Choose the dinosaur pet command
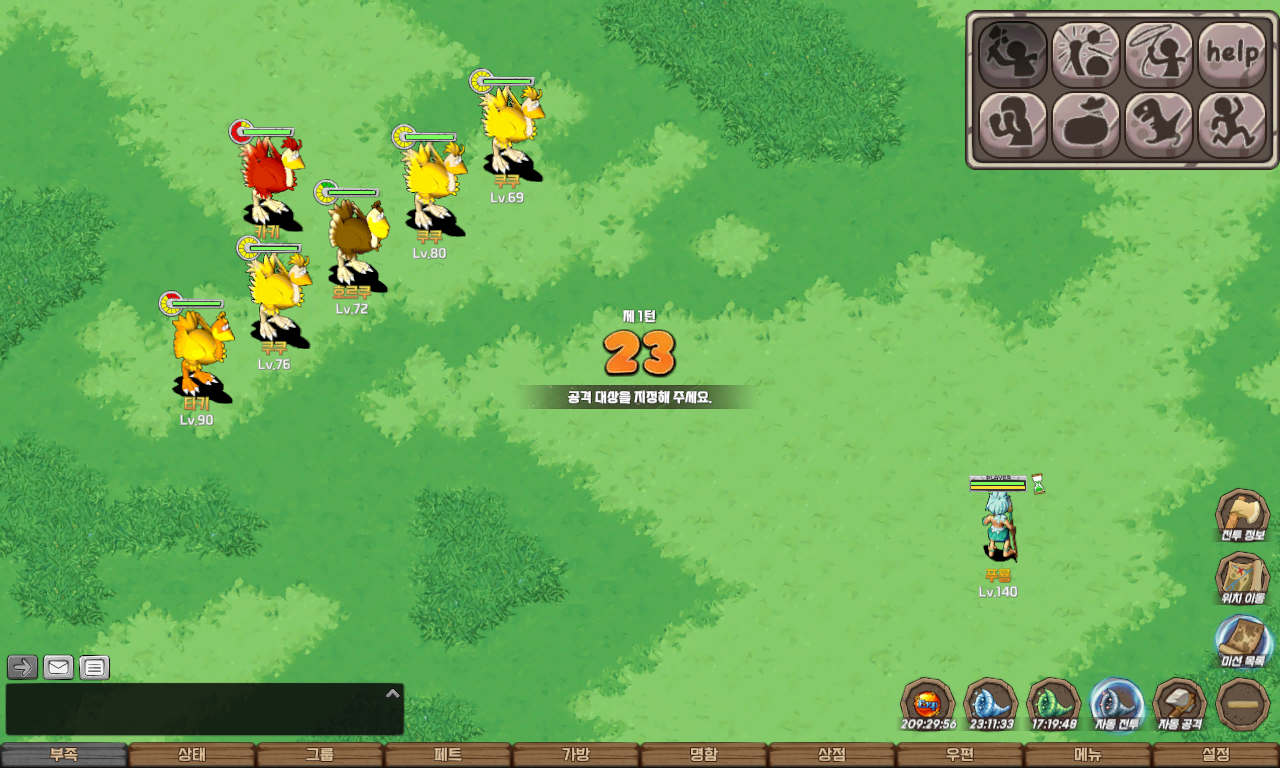This screenshot has height=768, width=1280. pyautogui.click(x=1158, y=125)
